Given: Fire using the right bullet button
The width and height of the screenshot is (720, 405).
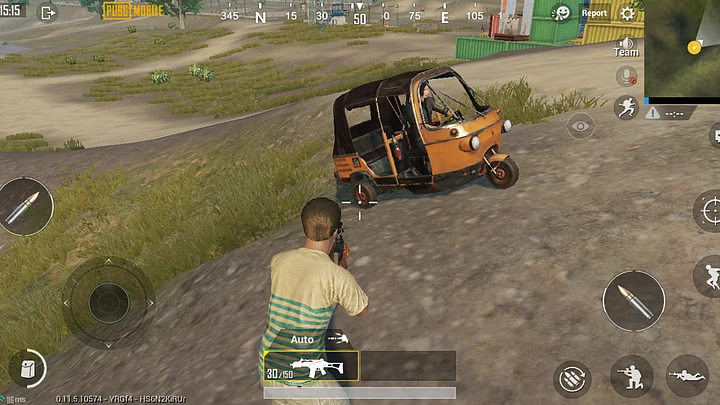Looking at the screenshot, I should tap(633, 300).
